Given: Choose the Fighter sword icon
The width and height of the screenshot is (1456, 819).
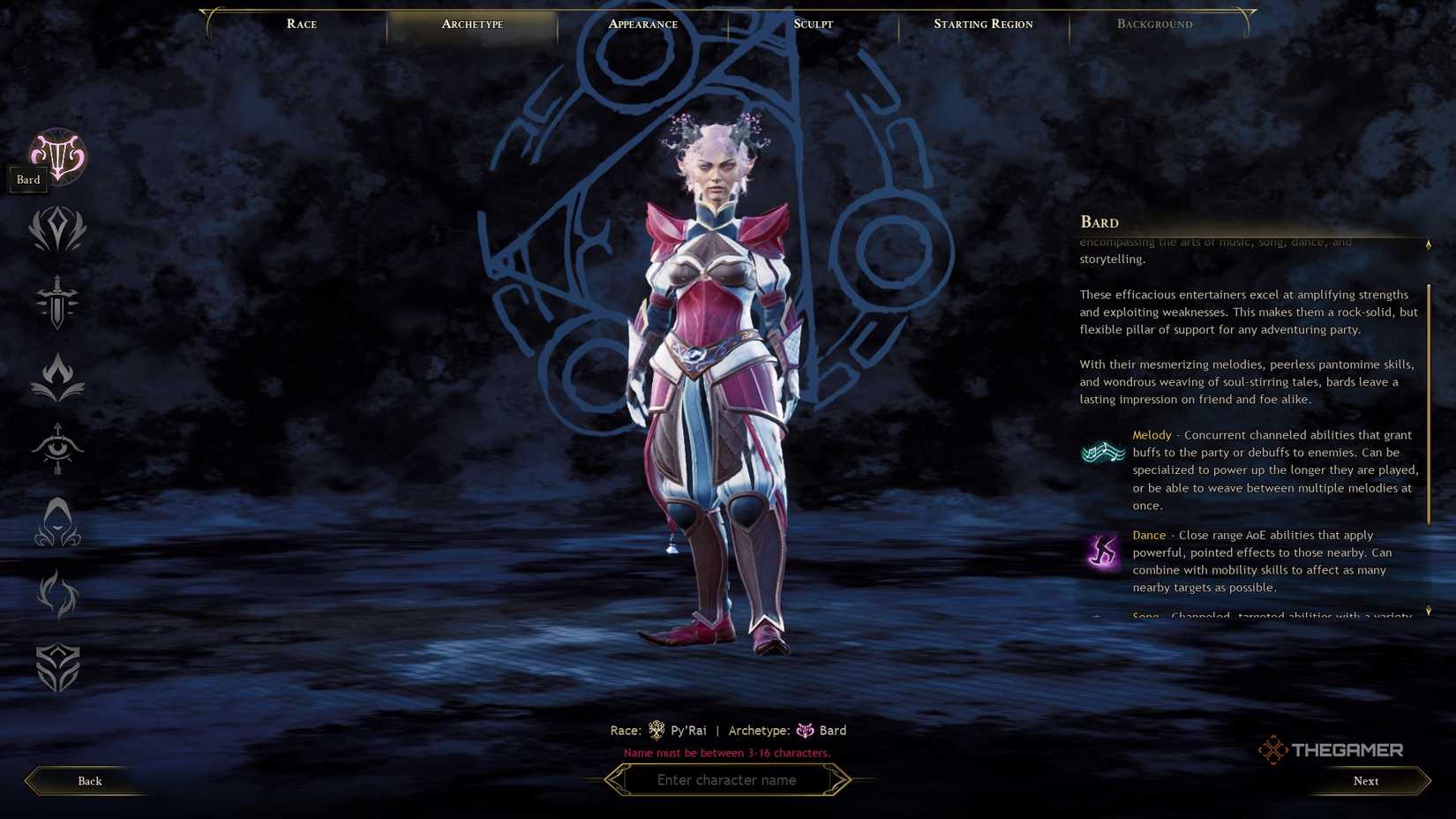Looking at the screenshot, I should click(x=56, y=304).
